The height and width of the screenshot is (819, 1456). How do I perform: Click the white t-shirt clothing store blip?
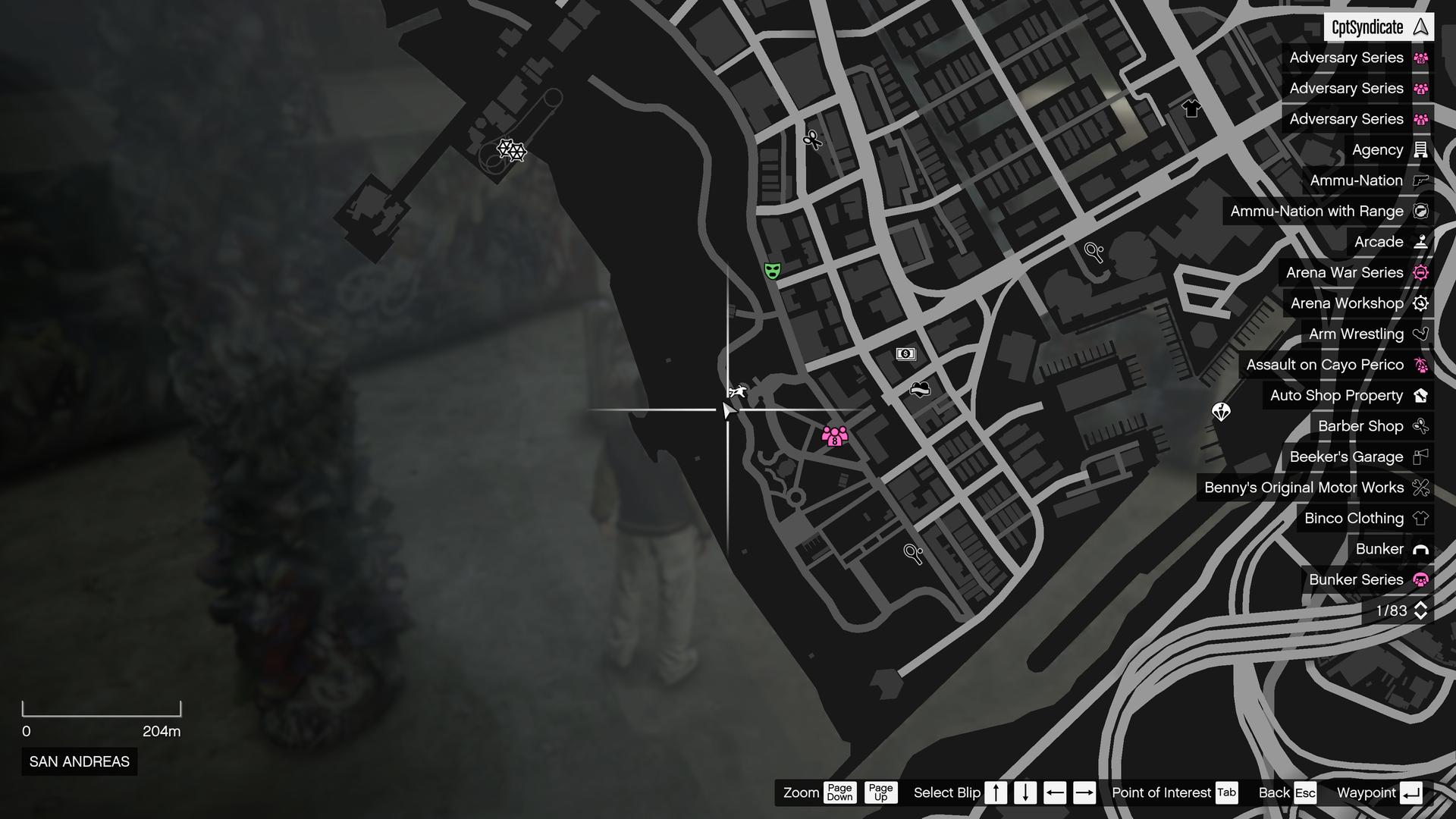coord(1191,108)
